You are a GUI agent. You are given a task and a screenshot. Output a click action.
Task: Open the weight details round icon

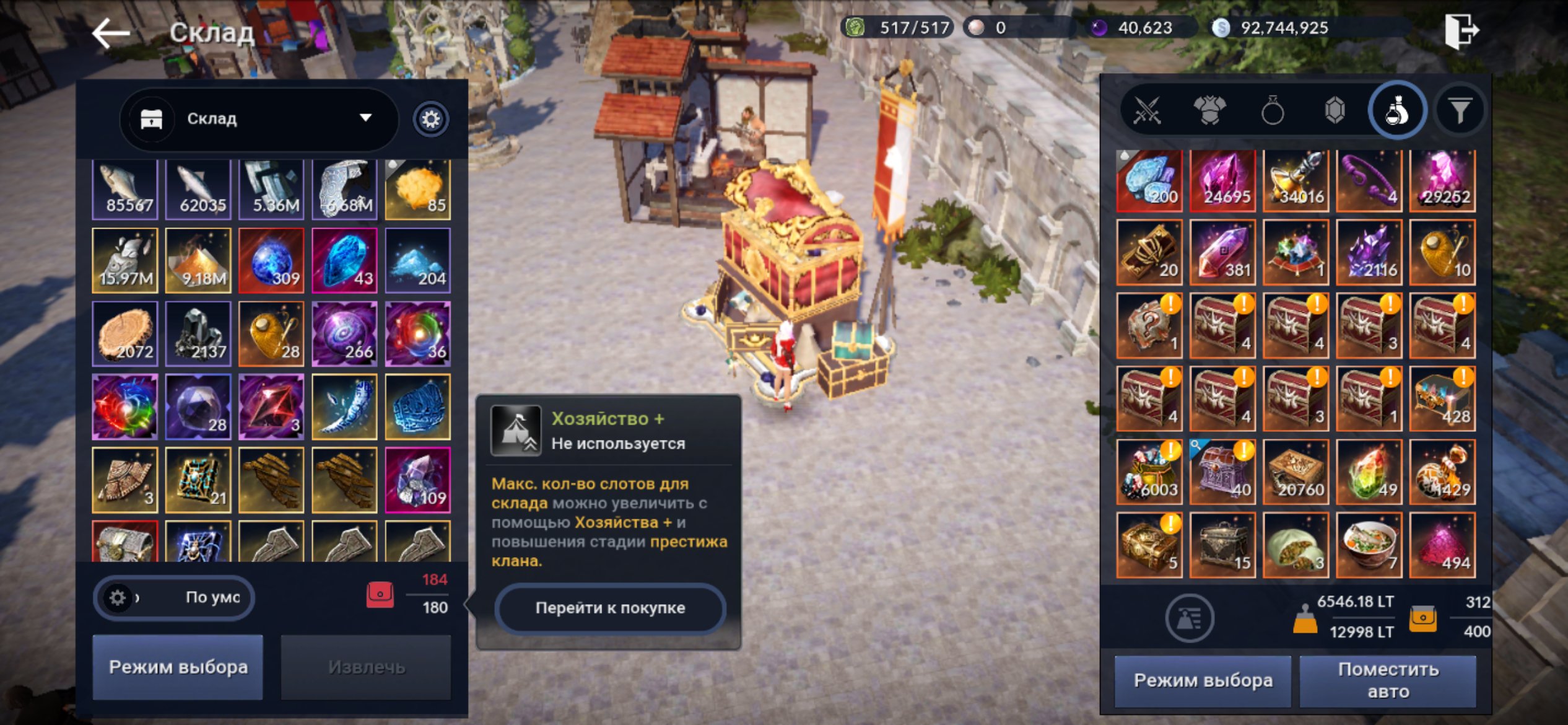coord(1189,617)
